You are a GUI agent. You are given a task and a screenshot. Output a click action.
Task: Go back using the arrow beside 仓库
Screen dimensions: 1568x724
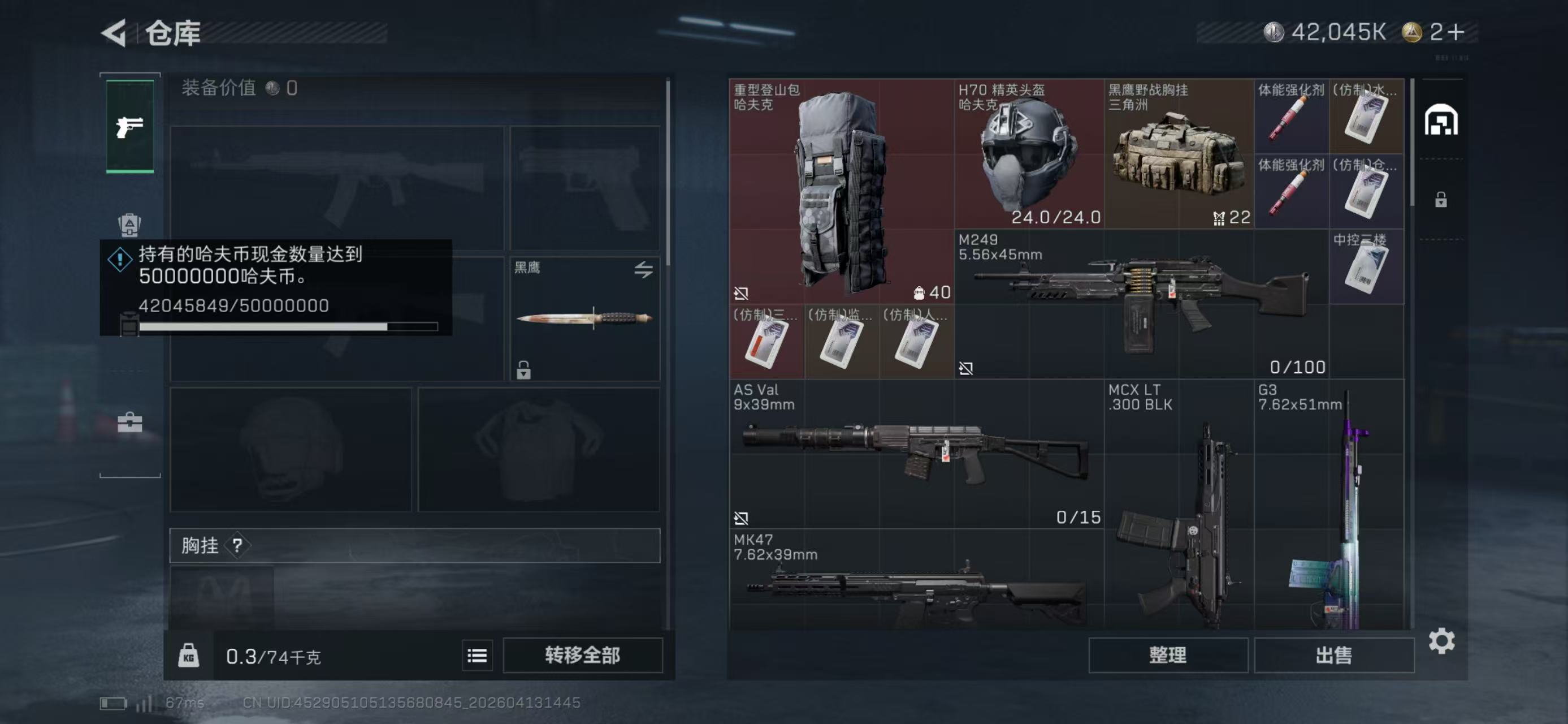click(x=114, y=33)
